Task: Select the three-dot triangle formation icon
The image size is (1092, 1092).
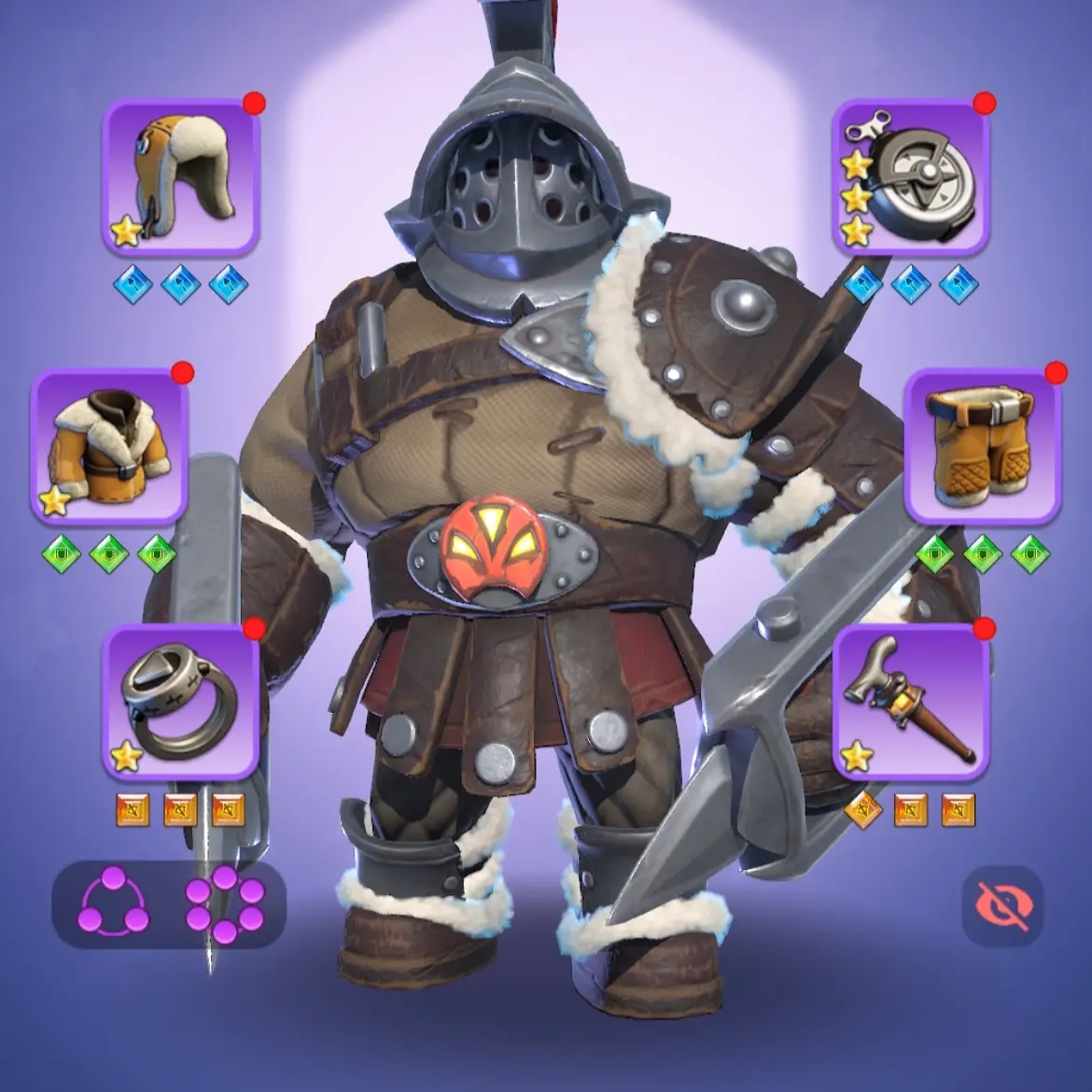Action: point(114,903)
